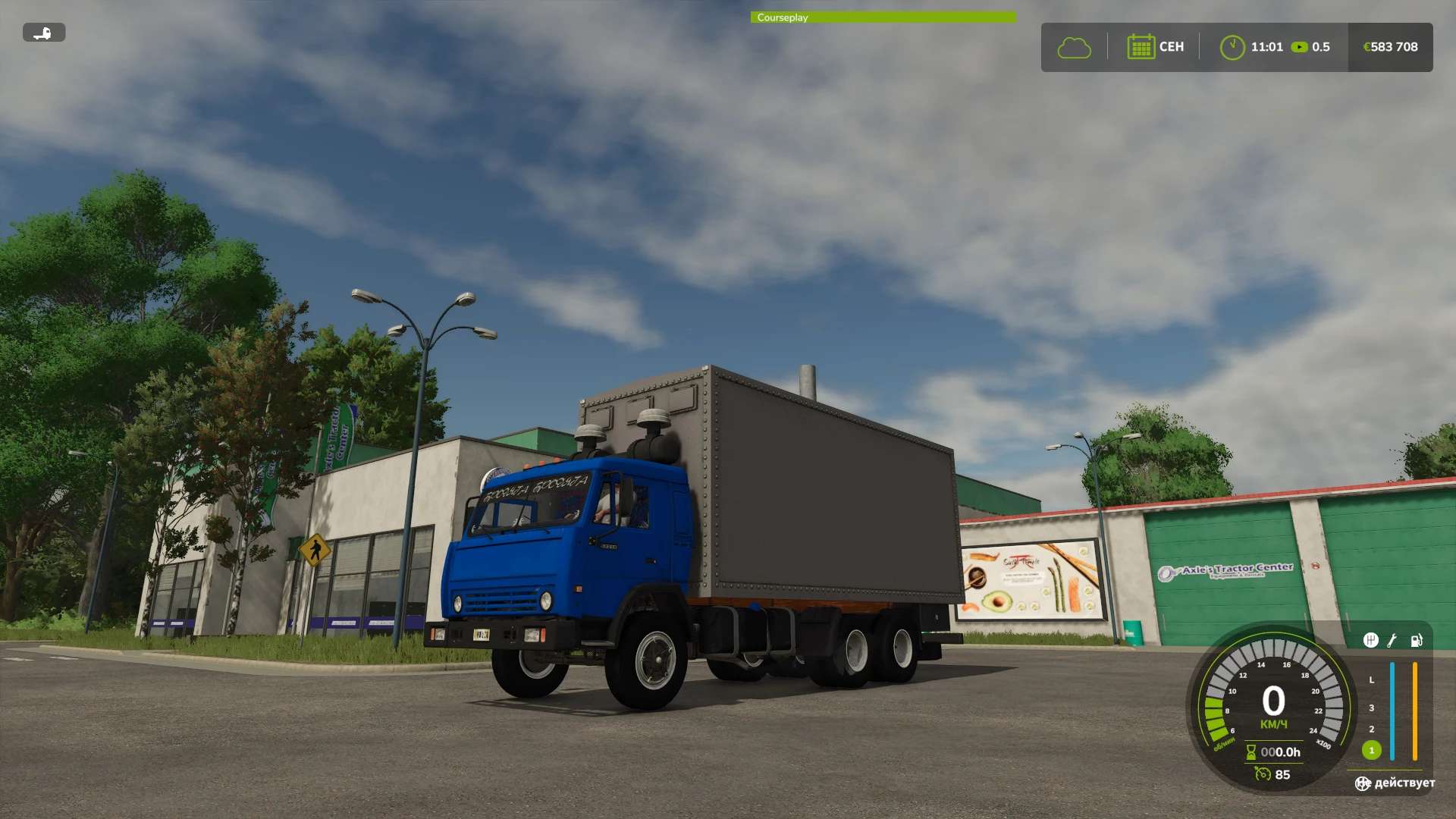Click the operating hours 0.0h readout

1280,752
